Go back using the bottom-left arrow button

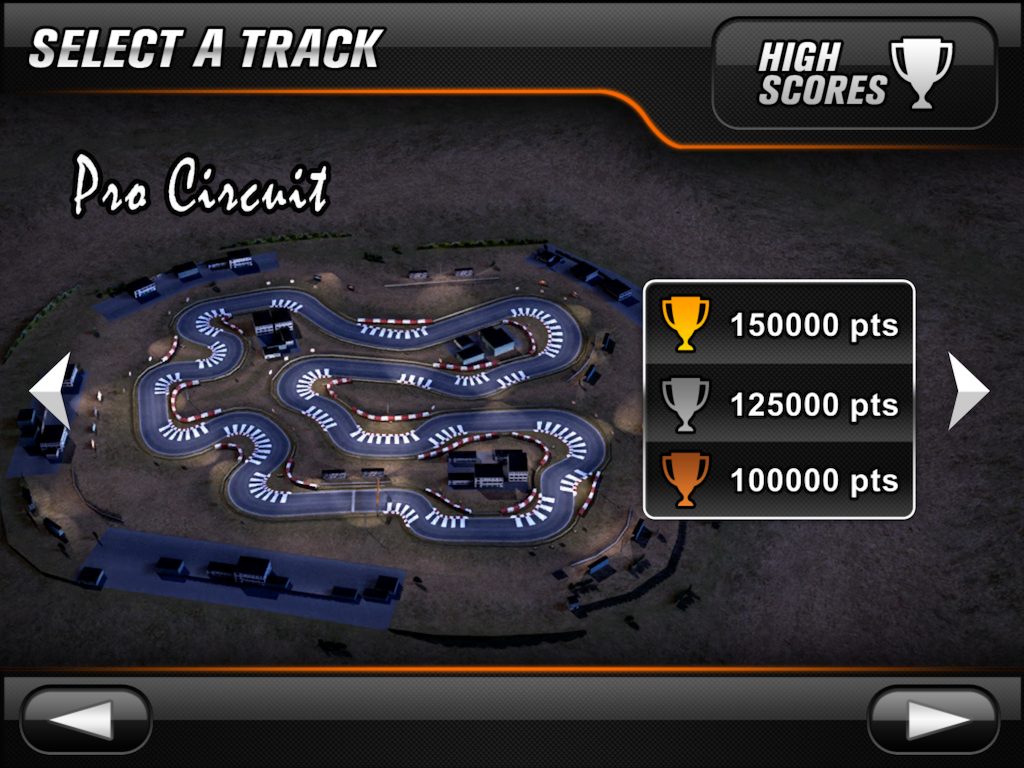85,720
